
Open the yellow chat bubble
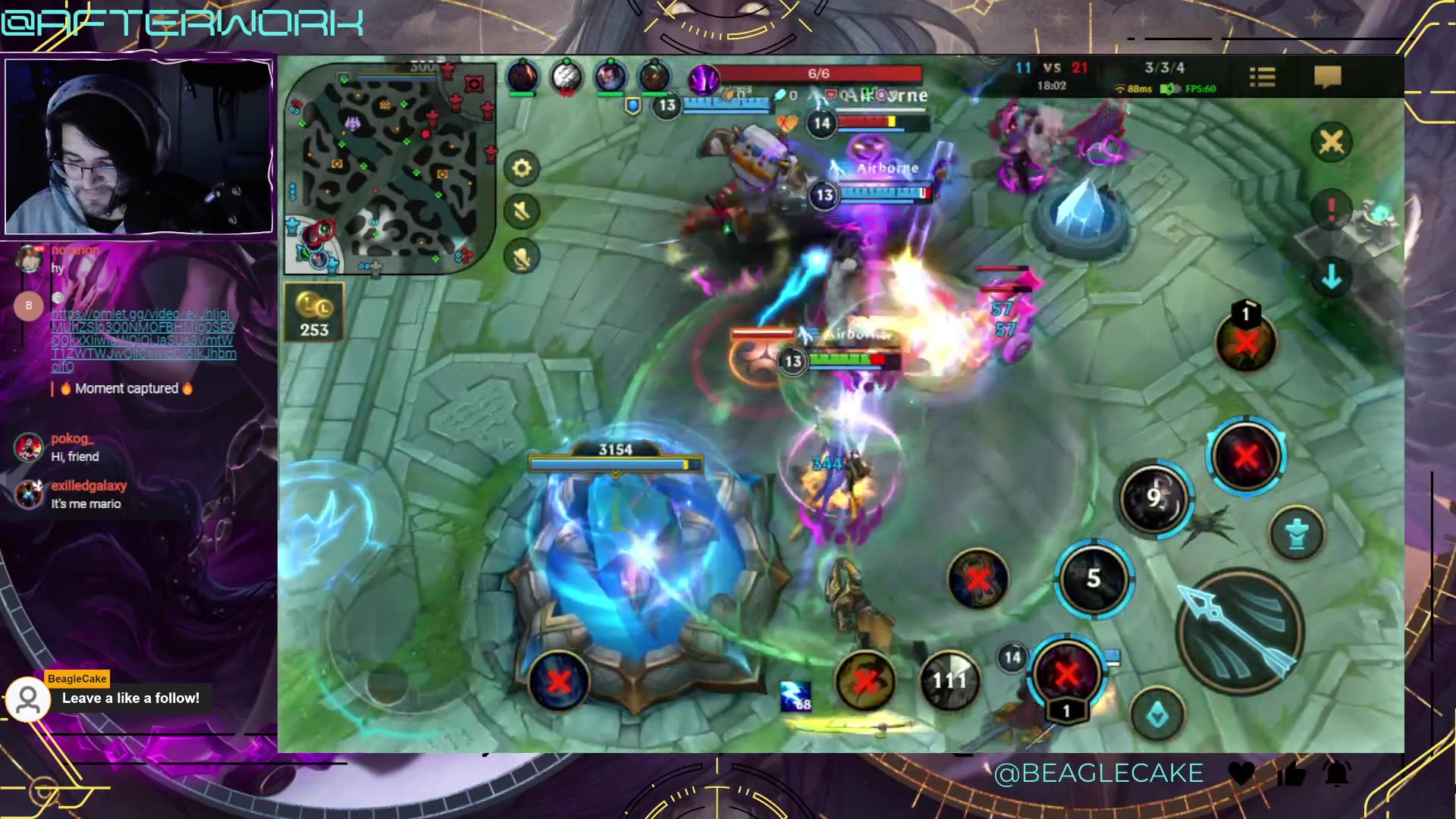pos(1327,77)
